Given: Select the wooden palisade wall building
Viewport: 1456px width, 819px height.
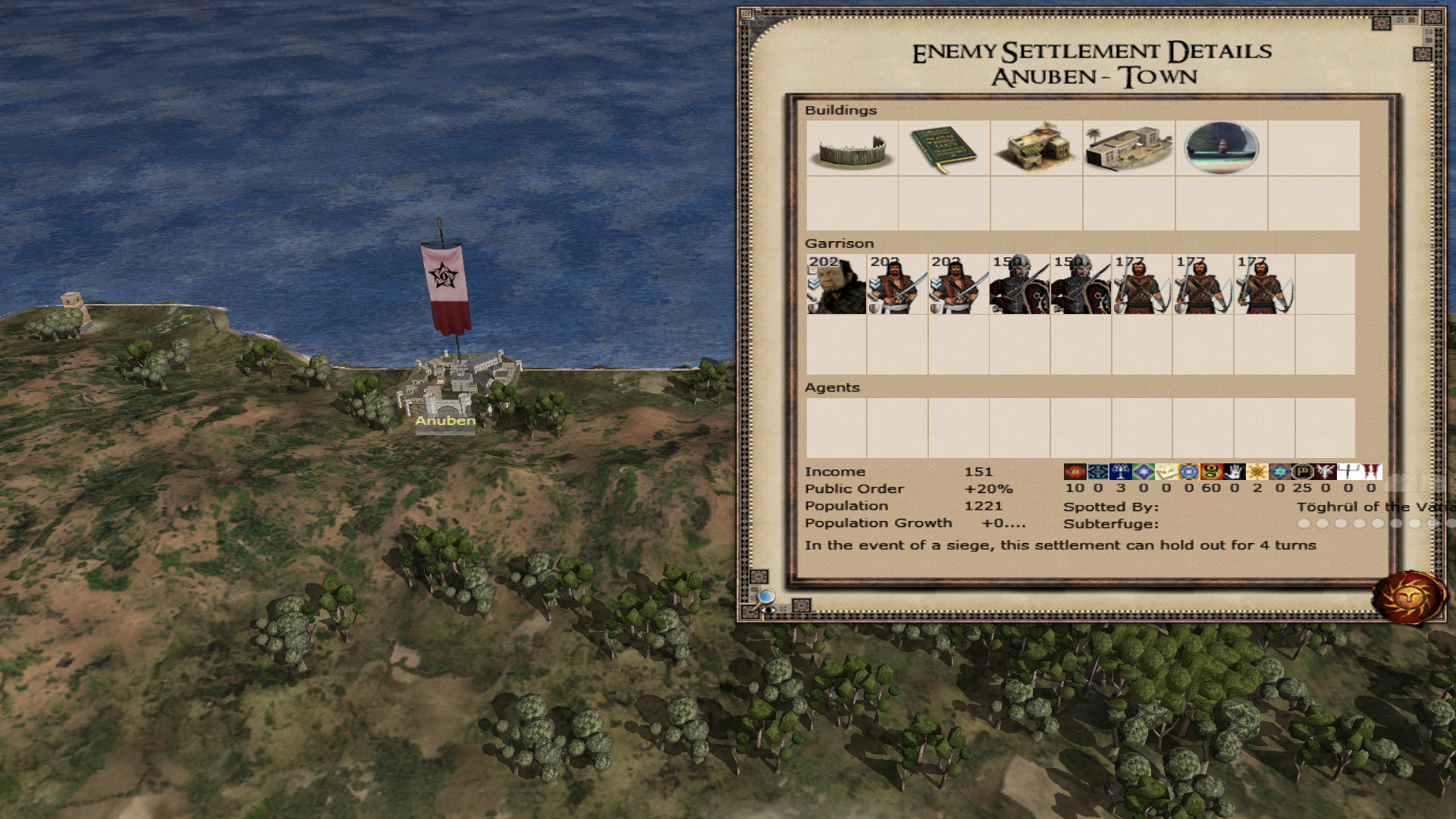Looking at the screenshot, I should 852,149.
